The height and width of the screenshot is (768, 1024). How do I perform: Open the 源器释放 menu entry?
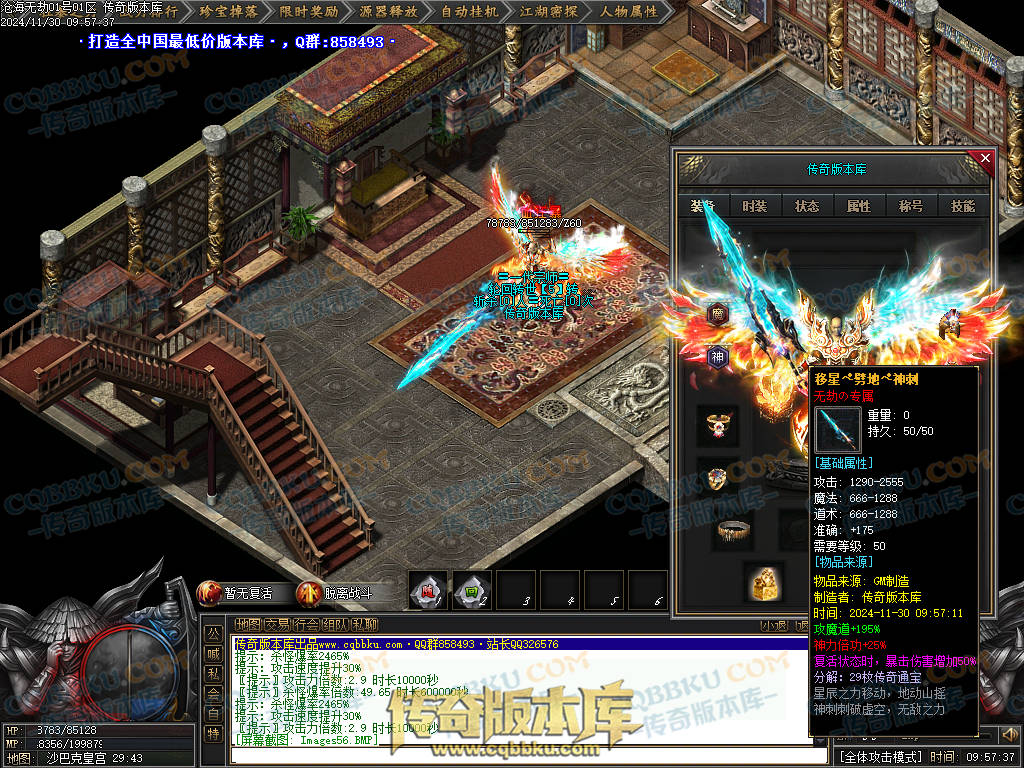click(387, 12)
